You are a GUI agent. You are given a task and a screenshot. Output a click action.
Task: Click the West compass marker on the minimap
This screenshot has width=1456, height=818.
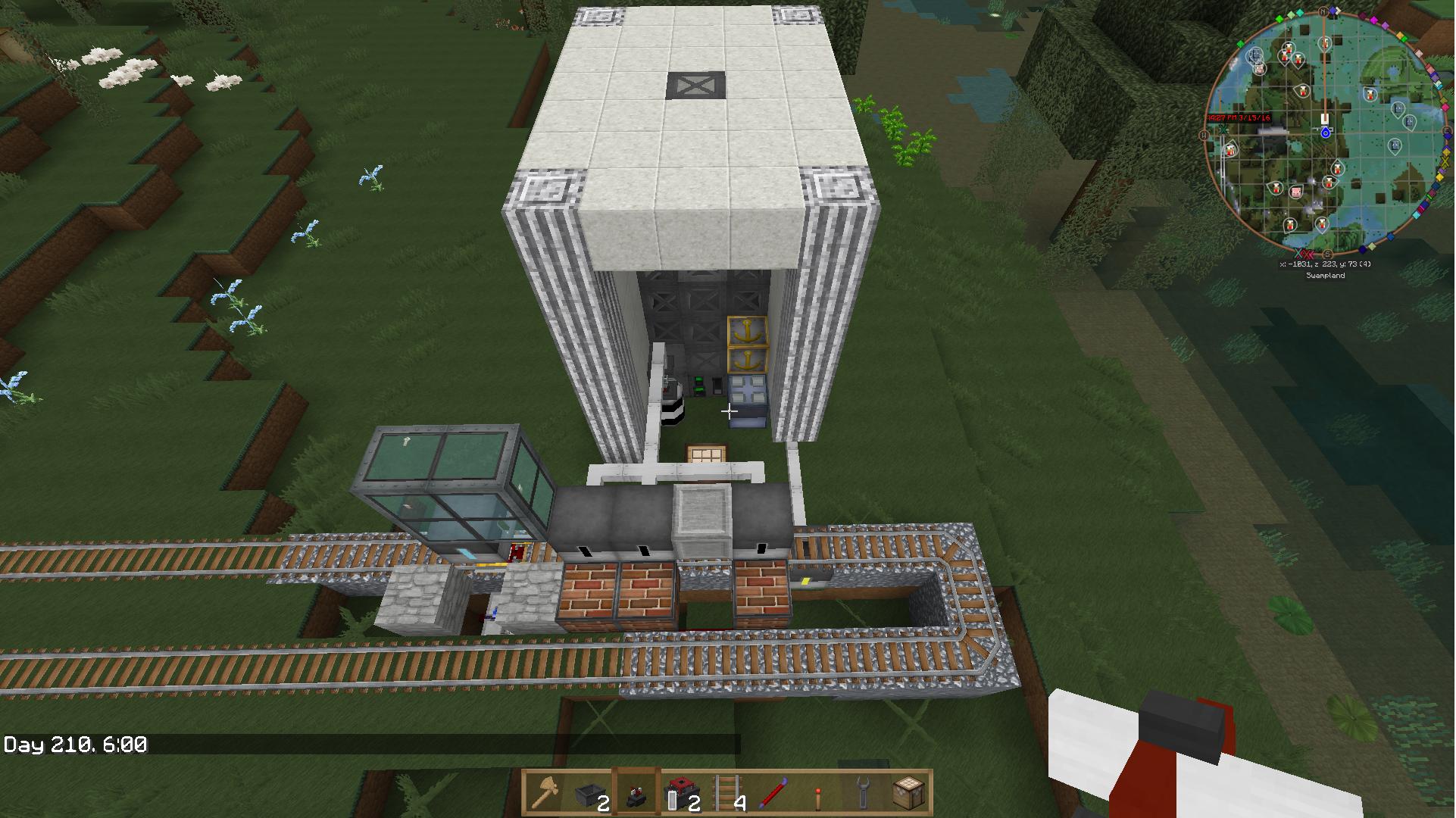[1204, 135]
